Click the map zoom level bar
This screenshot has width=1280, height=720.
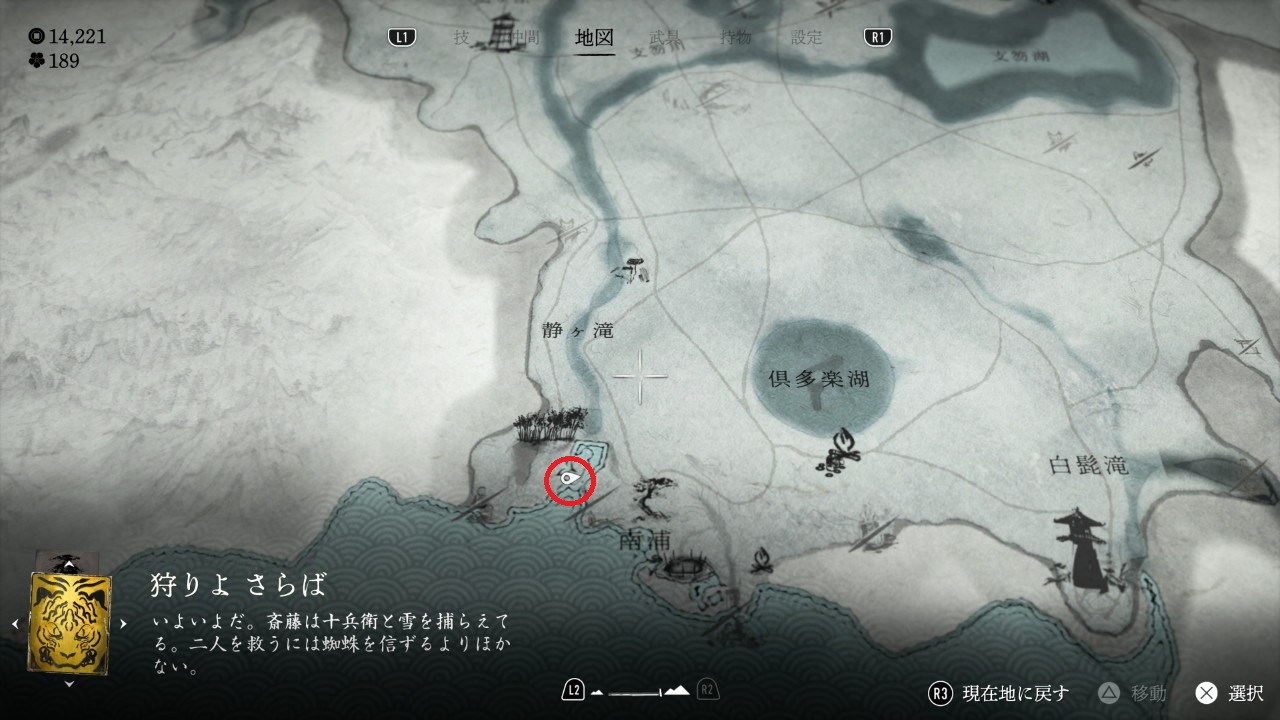point(640,690)
